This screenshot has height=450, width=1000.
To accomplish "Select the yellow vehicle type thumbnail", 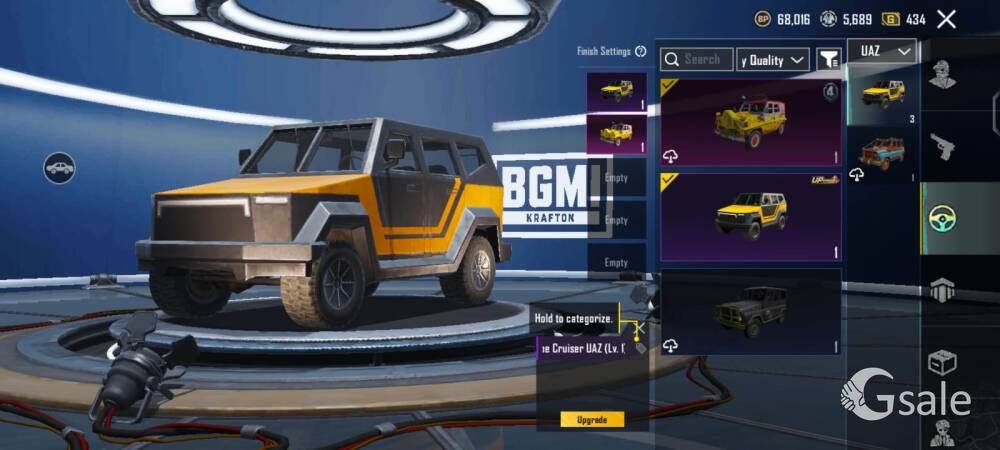I will [881, 95].
